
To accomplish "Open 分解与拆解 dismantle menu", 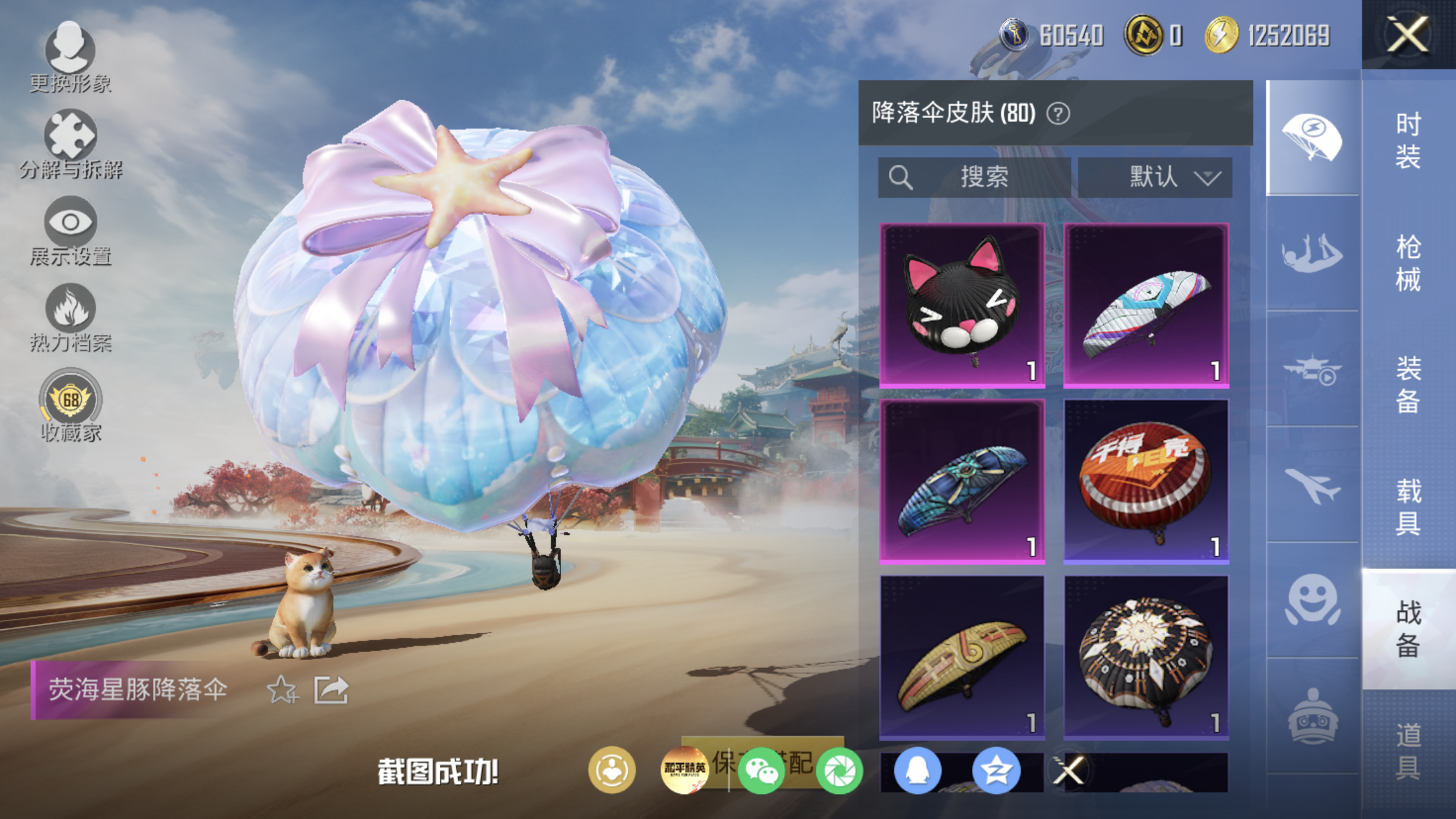I will pos(70,144).
